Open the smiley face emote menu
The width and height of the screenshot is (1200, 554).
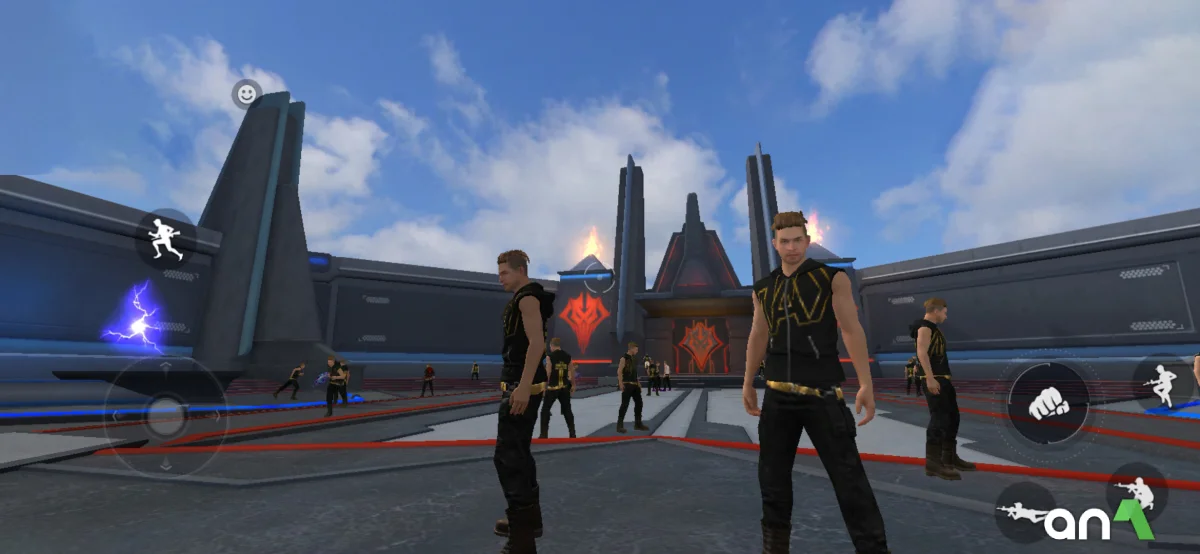point(246,94)
